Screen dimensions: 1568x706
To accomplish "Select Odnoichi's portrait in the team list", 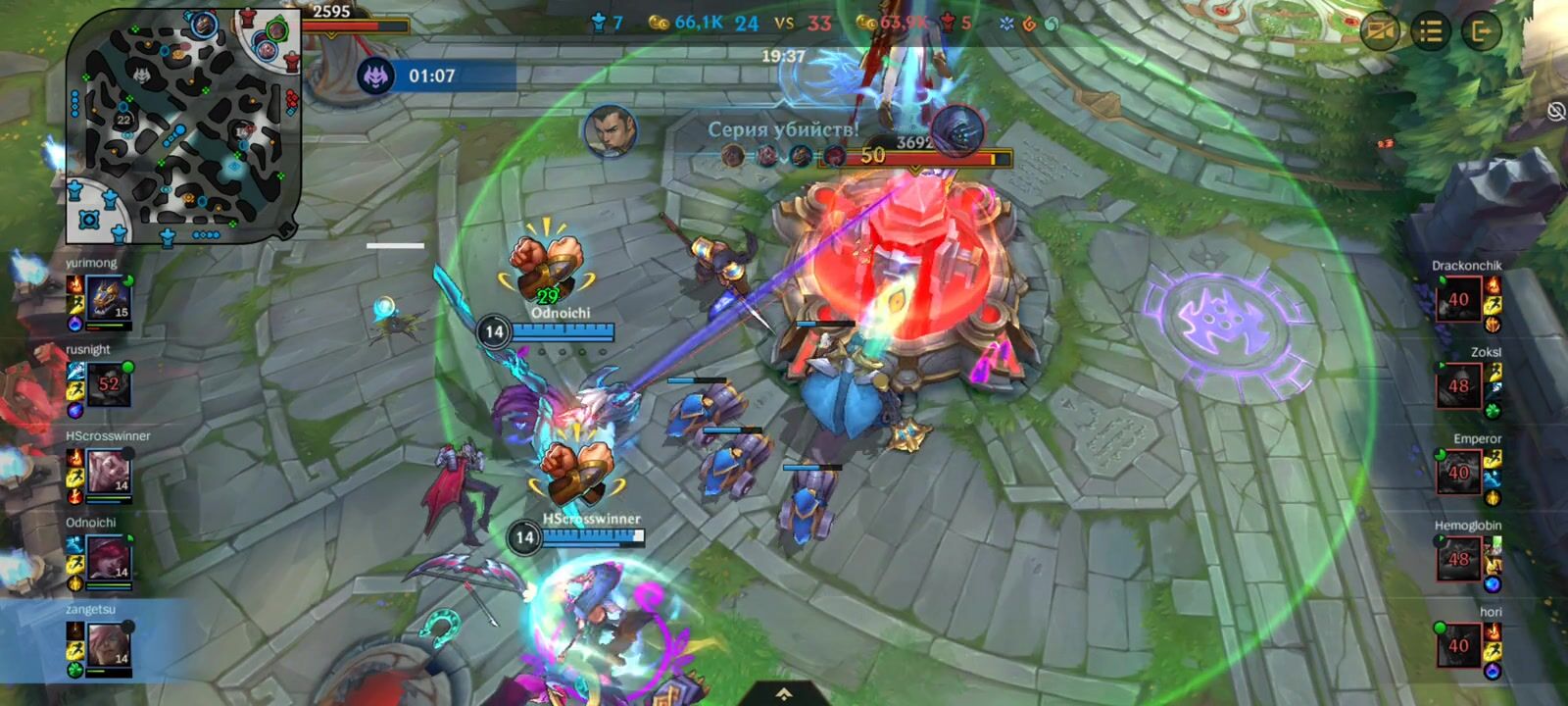I will tap(108, 557).
